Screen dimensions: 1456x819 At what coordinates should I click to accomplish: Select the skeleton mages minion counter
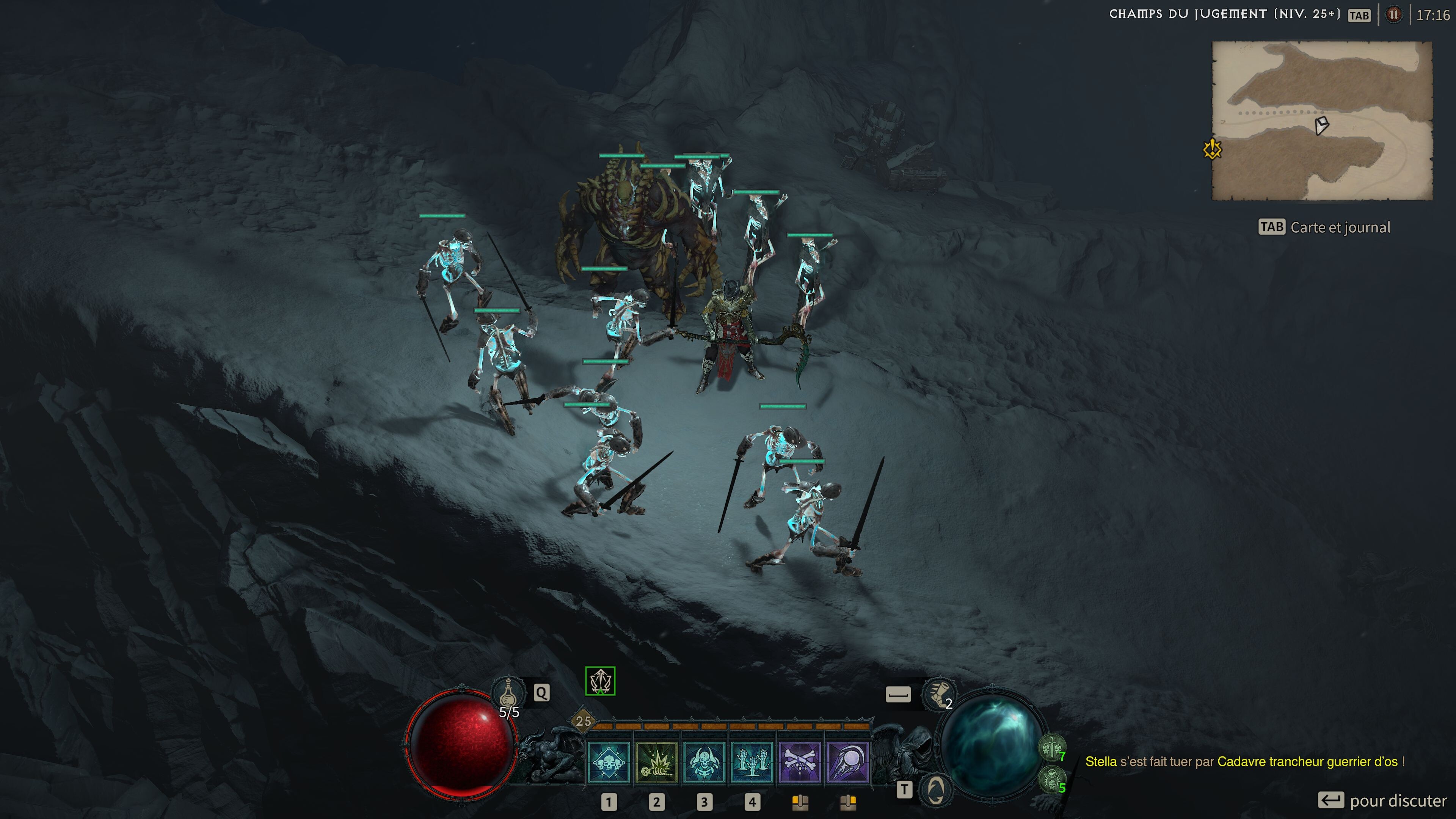[x=1052, y=781]
